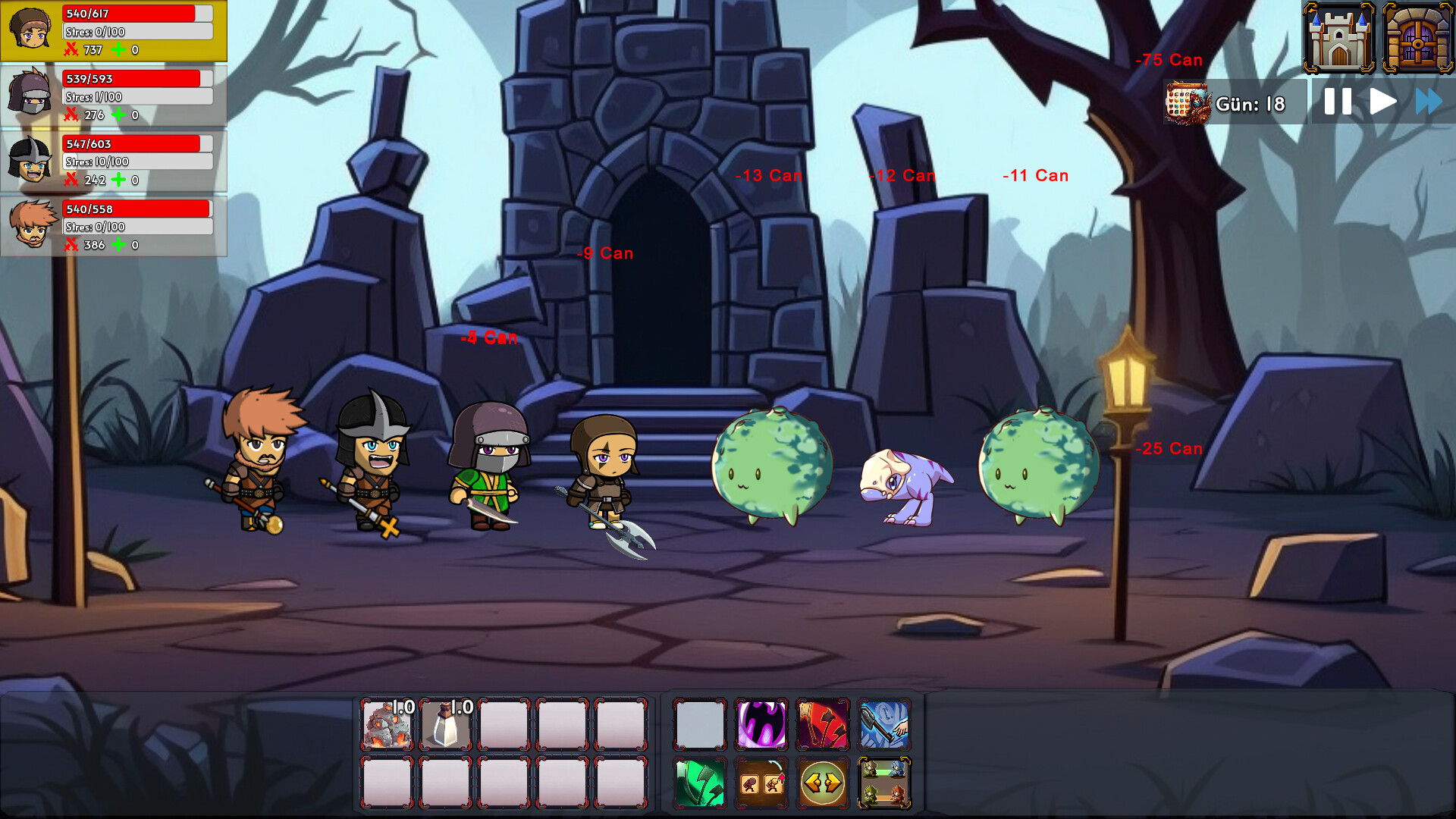Image resolution: width=1456 pixels, height=819 pixels.
Task: Use the character swap cards ability
Action: (761, 783)
